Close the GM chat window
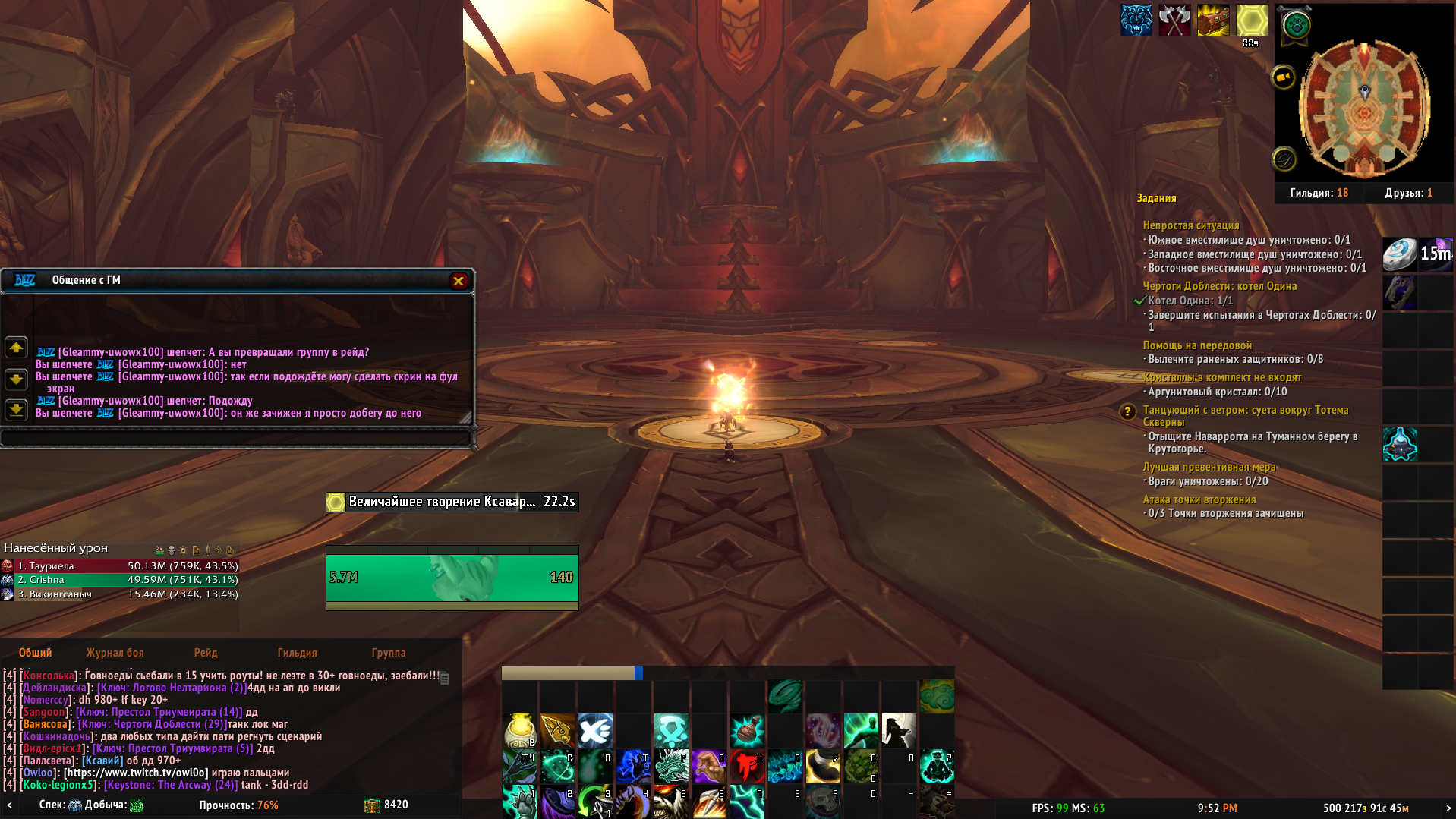This screenshot has height=819, width=1456. point(459,281)
